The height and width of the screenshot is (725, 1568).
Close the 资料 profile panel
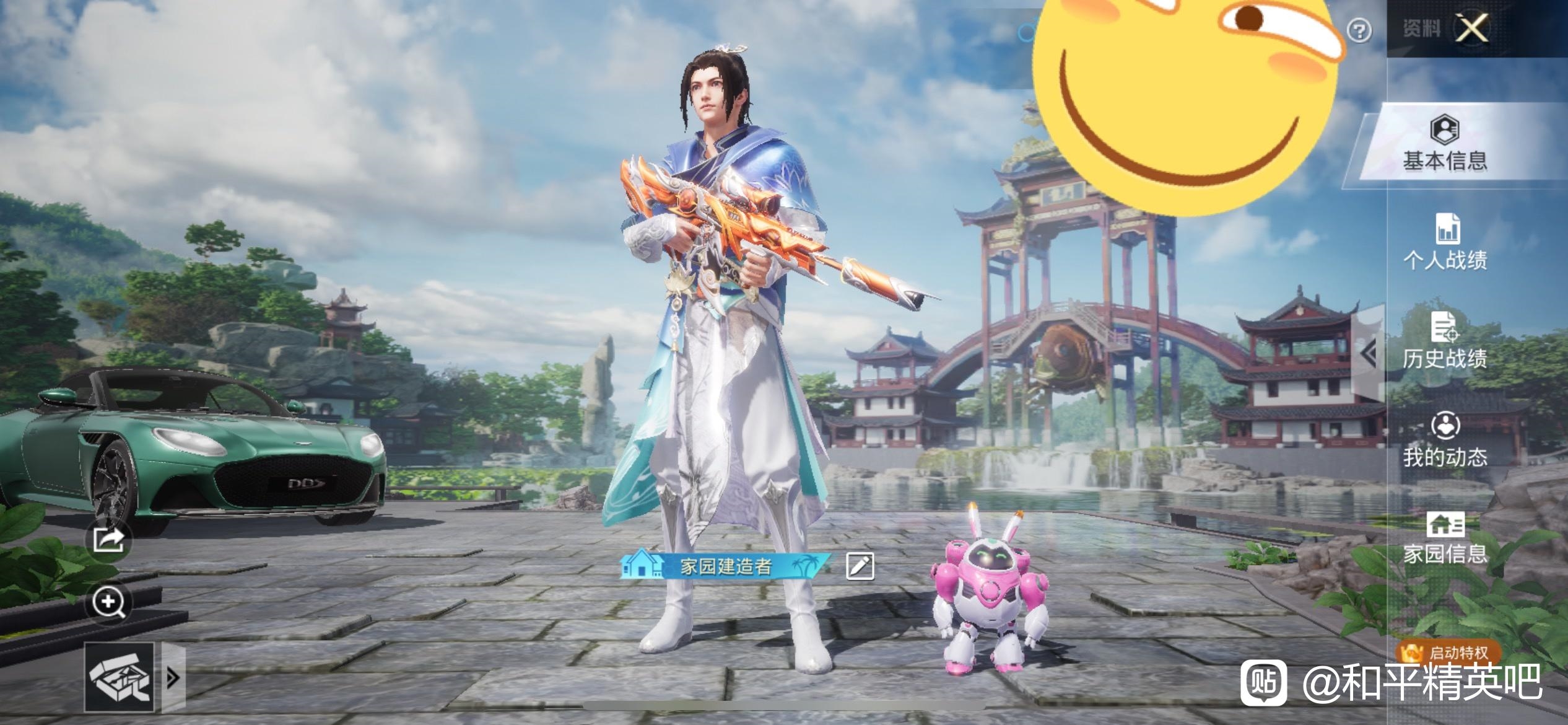coord(1471,28)
